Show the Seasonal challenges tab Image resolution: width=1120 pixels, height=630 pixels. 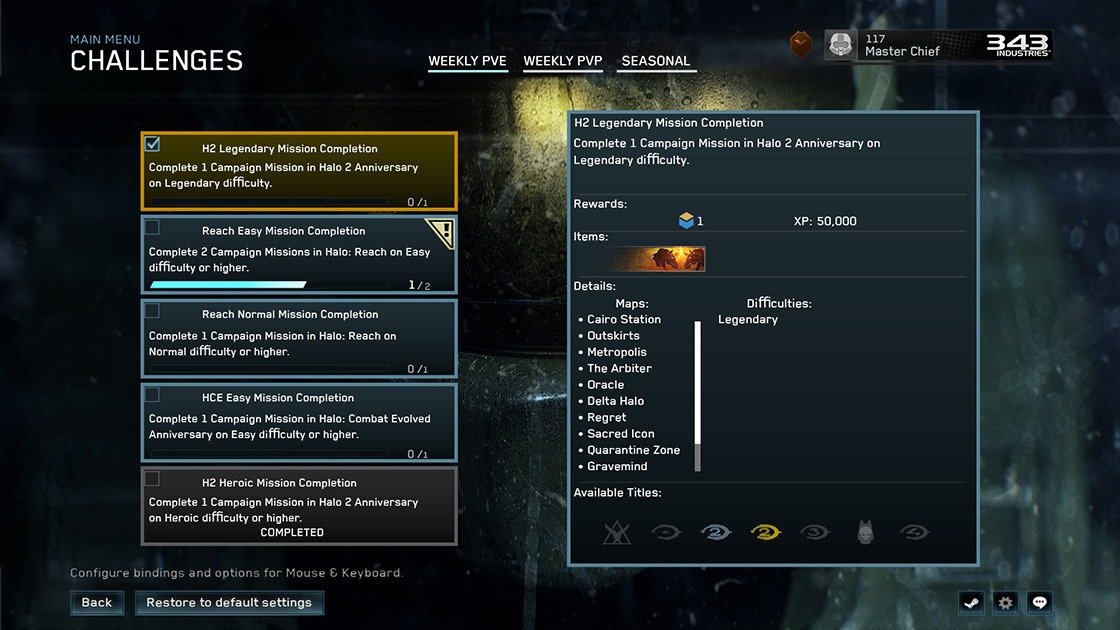tap(656, 61)
